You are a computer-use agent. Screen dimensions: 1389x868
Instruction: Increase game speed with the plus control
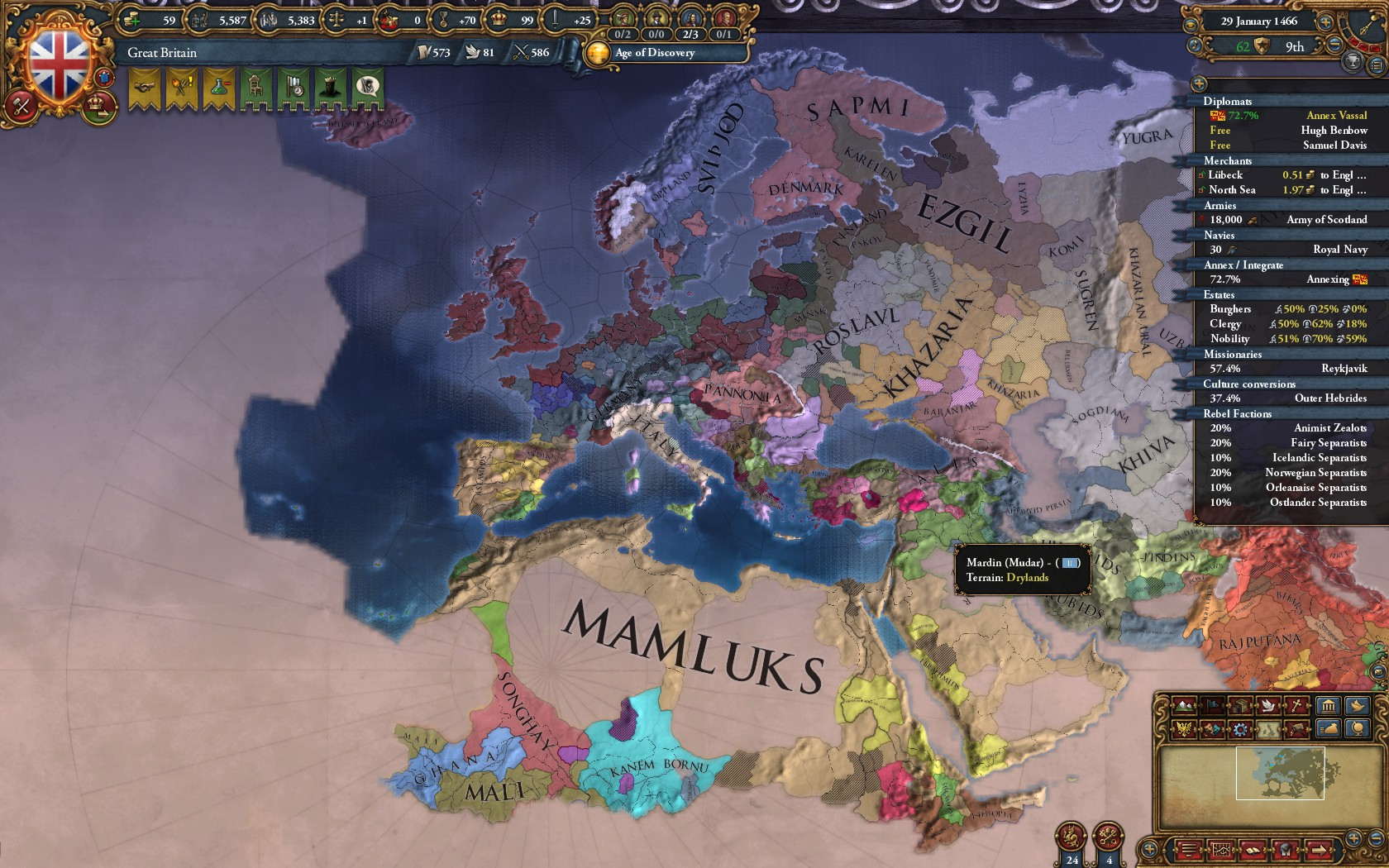(x=1325, y=22)
